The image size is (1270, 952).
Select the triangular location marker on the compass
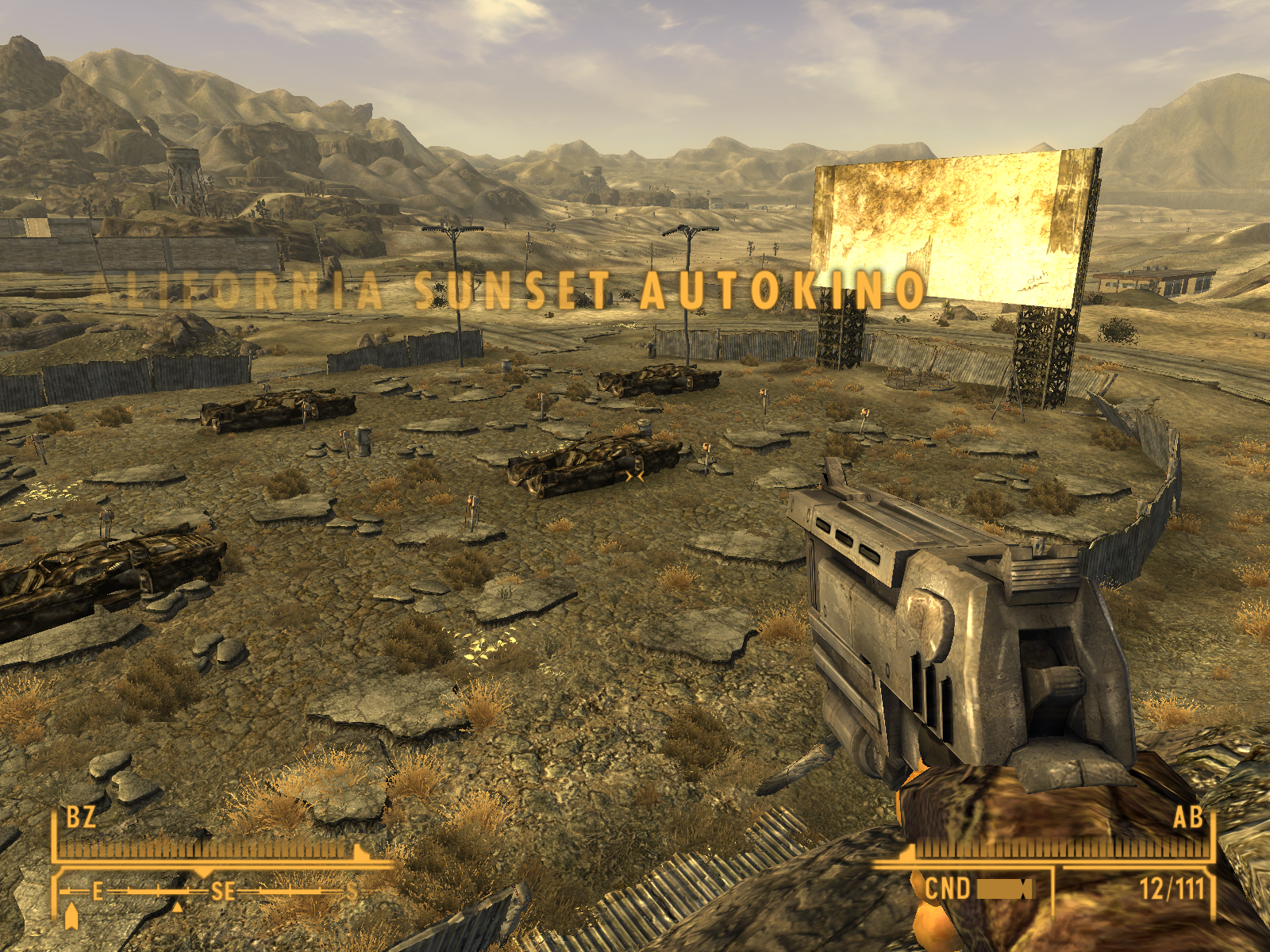click(178, 907)
